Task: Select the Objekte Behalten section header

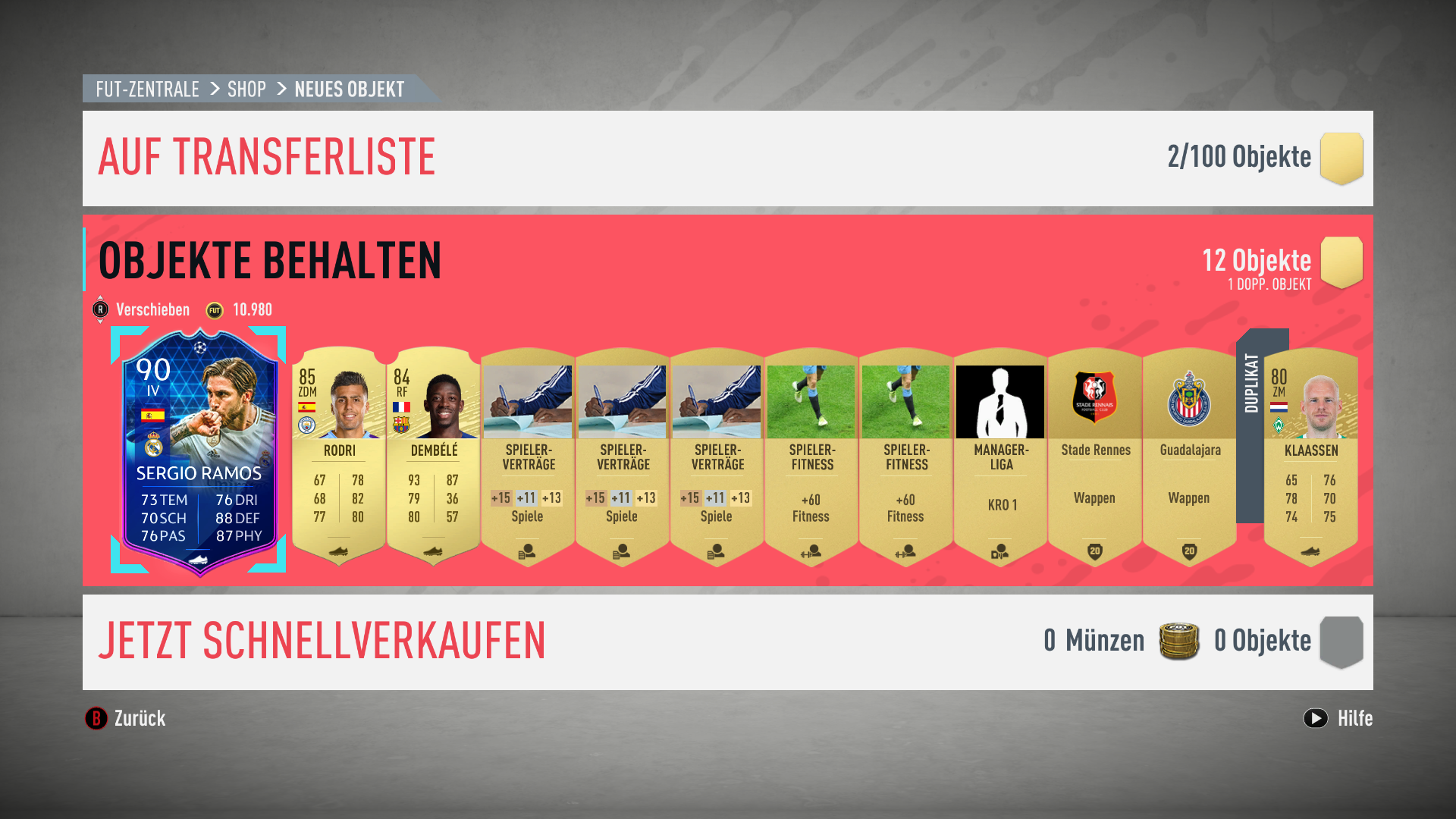Action: click(270, 261)
